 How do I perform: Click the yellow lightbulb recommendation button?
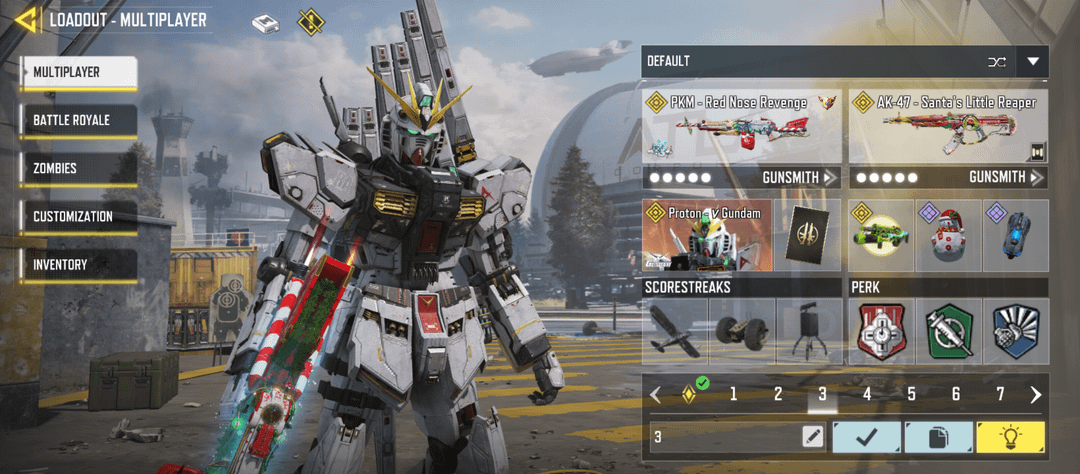(x=1011, y=436)
